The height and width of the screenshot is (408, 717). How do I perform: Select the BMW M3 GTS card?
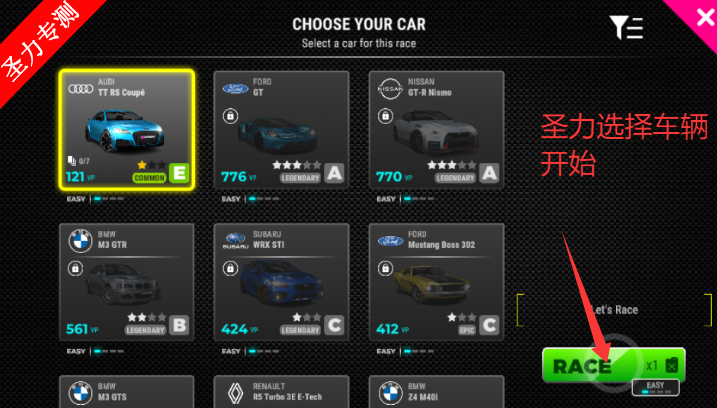[126, 392]
